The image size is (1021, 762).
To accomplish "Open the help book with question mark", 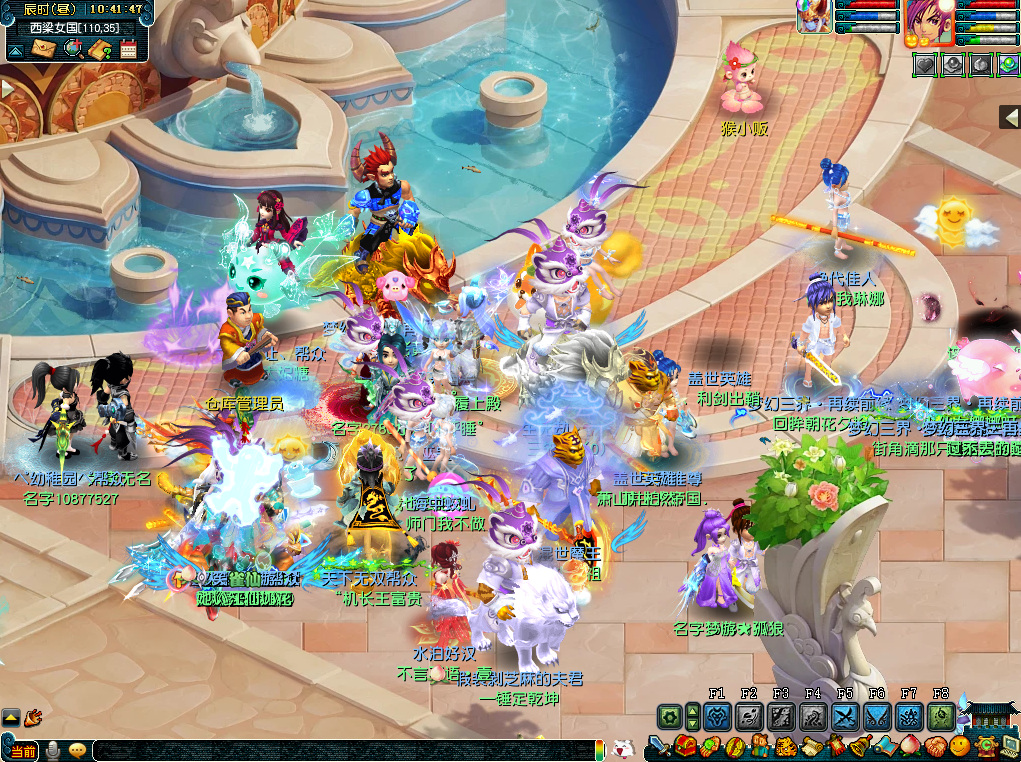I will coord(99,48).
